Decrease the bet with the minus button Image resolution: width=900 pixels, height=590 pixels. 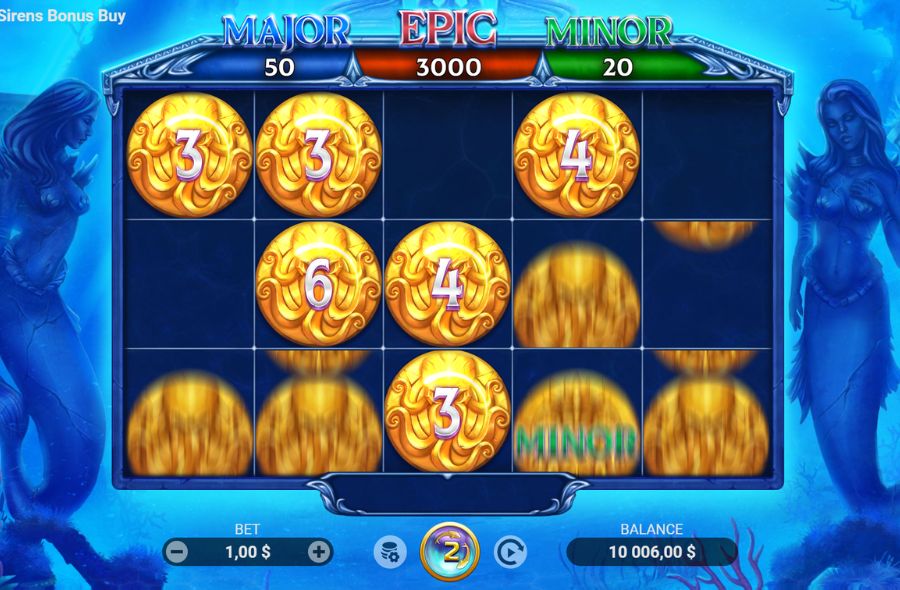click(177, 551)
